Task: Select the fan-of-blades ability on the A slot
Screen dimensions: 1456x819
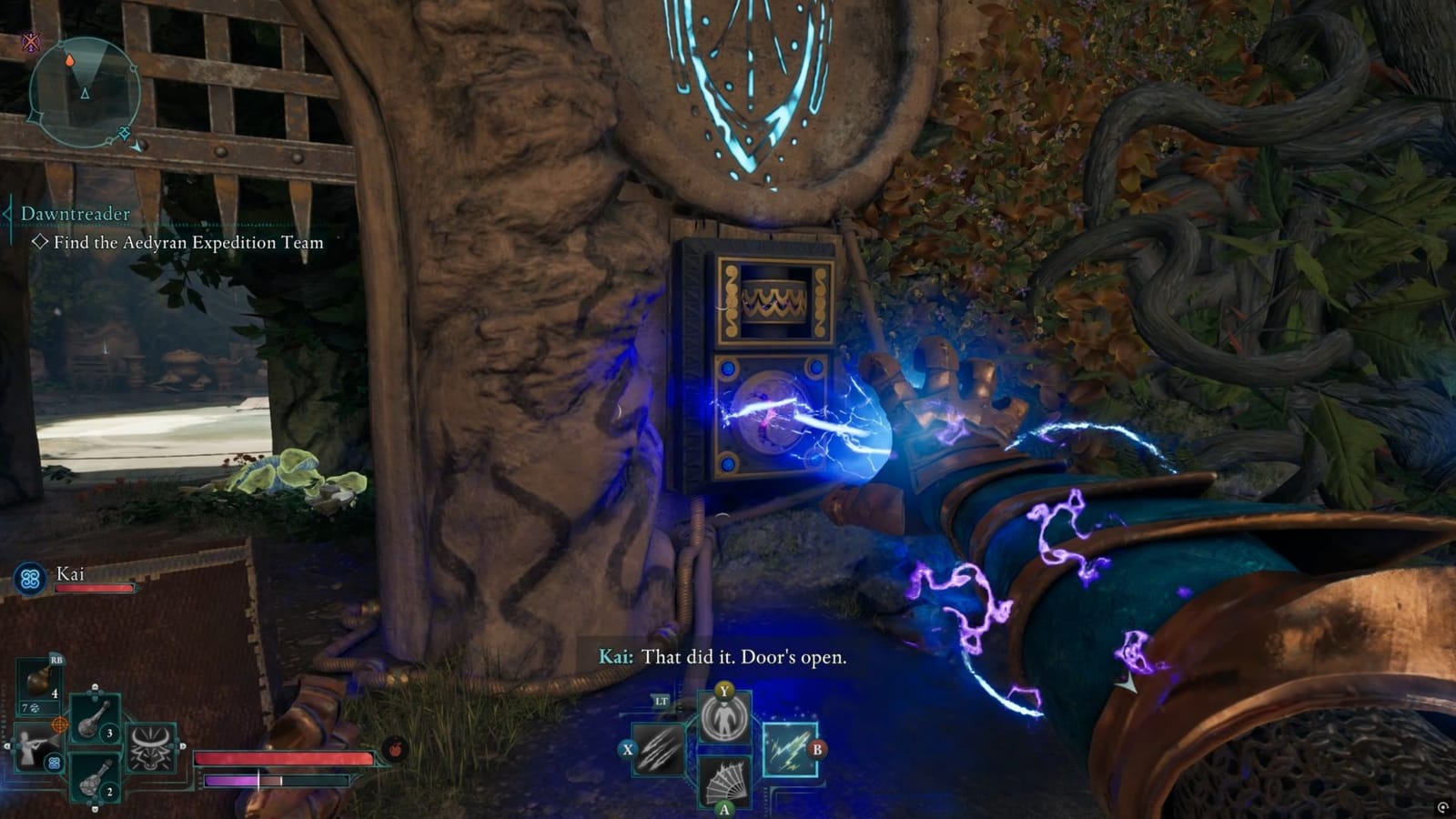Action: (724, 781)
